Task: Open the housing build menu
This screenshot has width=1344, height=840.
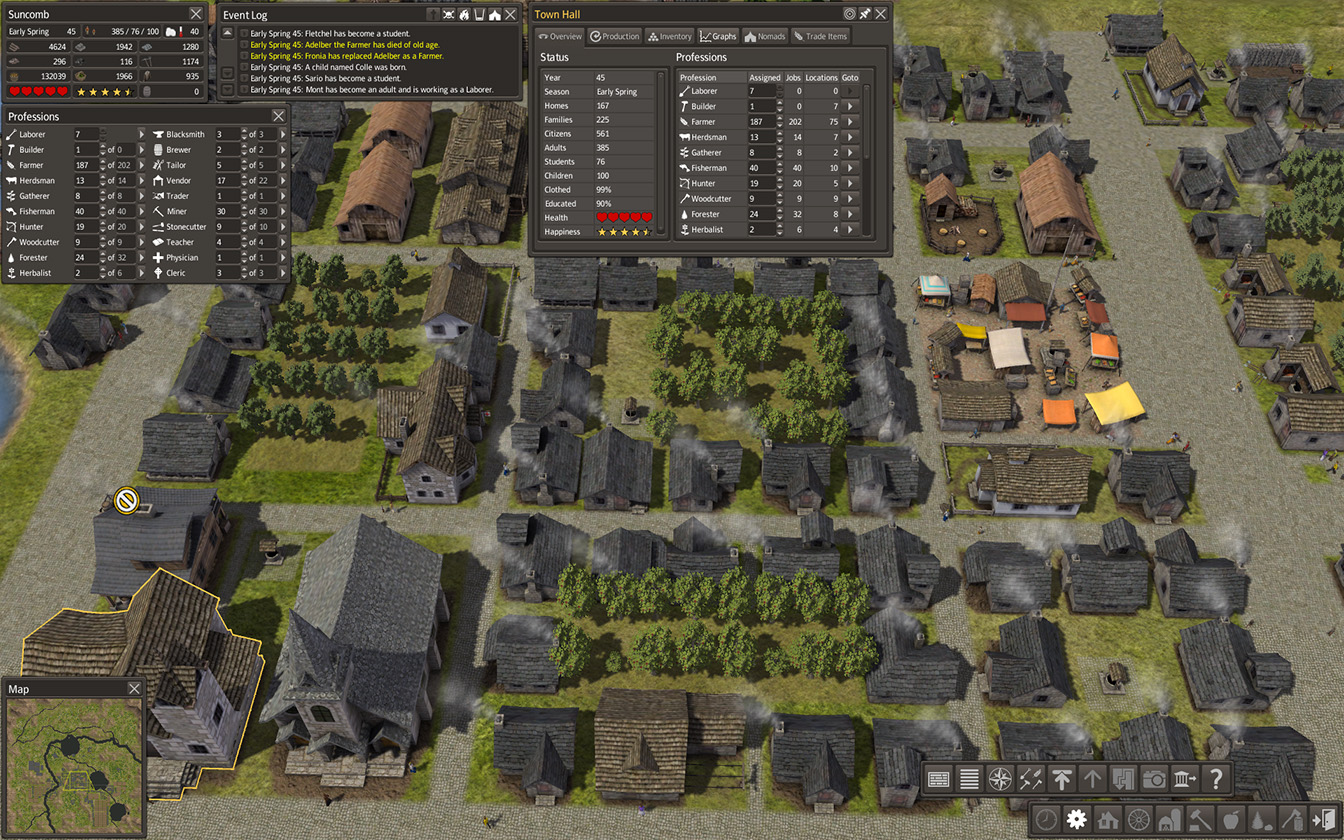Action: (x=1107, y=819)
